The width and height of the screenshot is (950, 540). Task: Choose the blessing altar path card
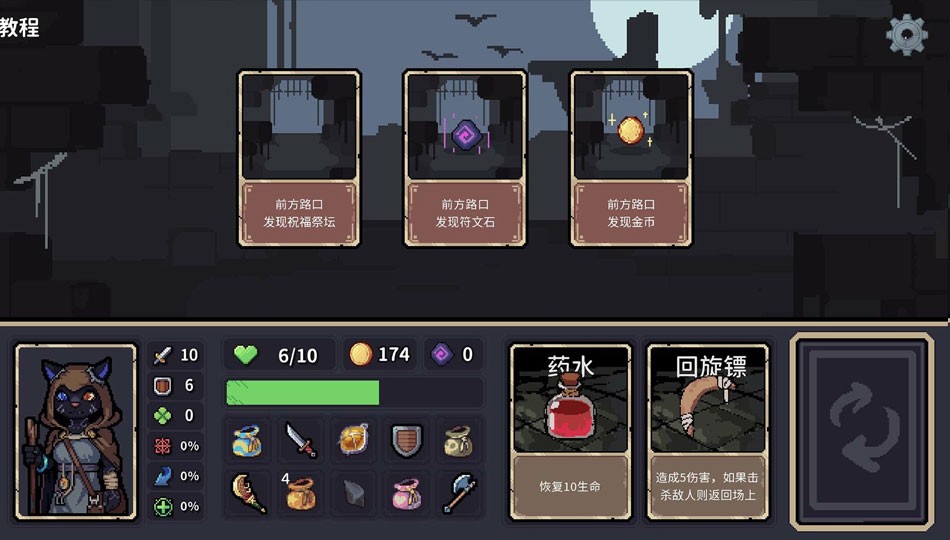[x=299, y=158]
